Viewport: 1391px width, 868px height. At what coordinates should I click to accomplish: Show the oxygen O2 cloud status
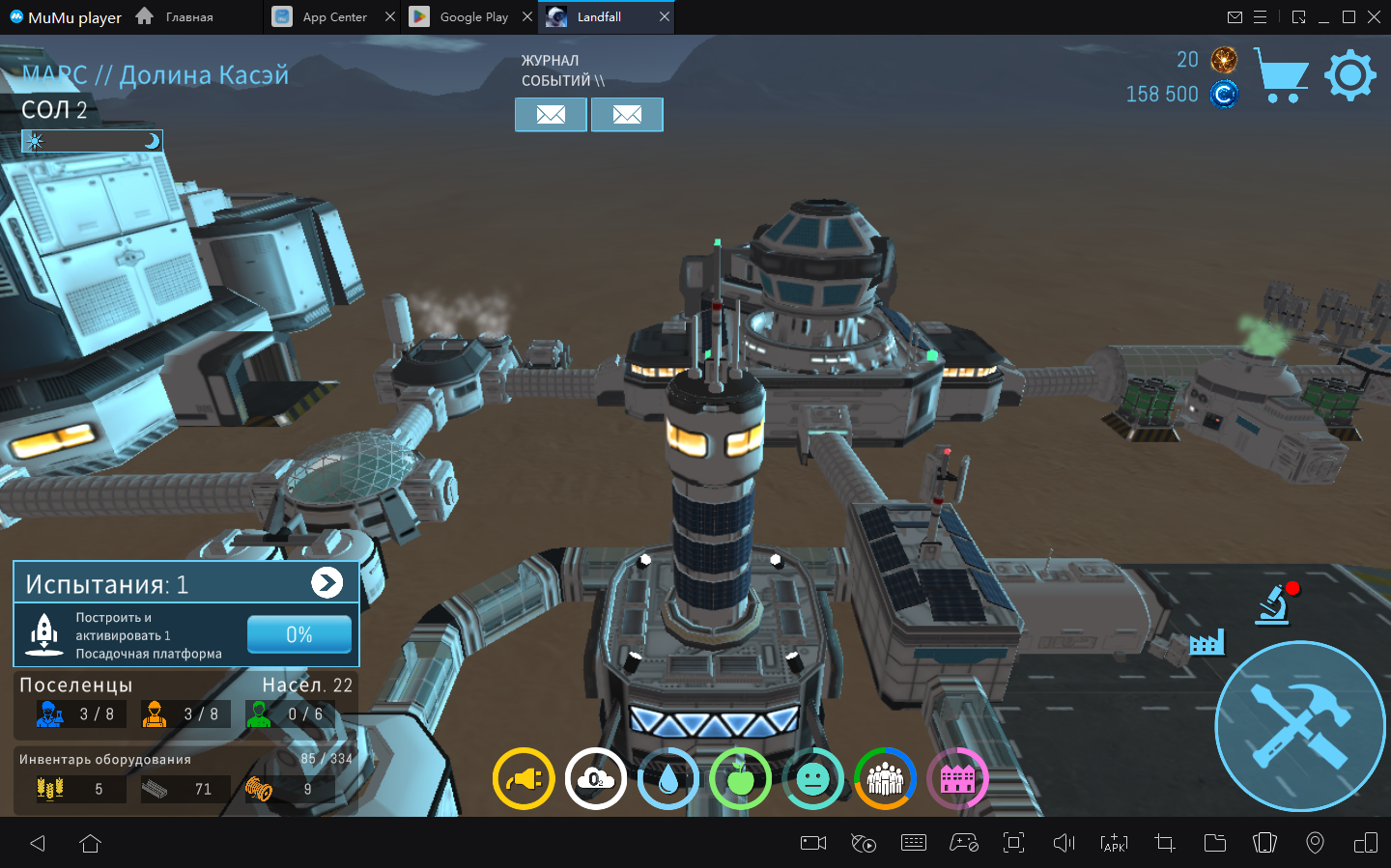596,778
